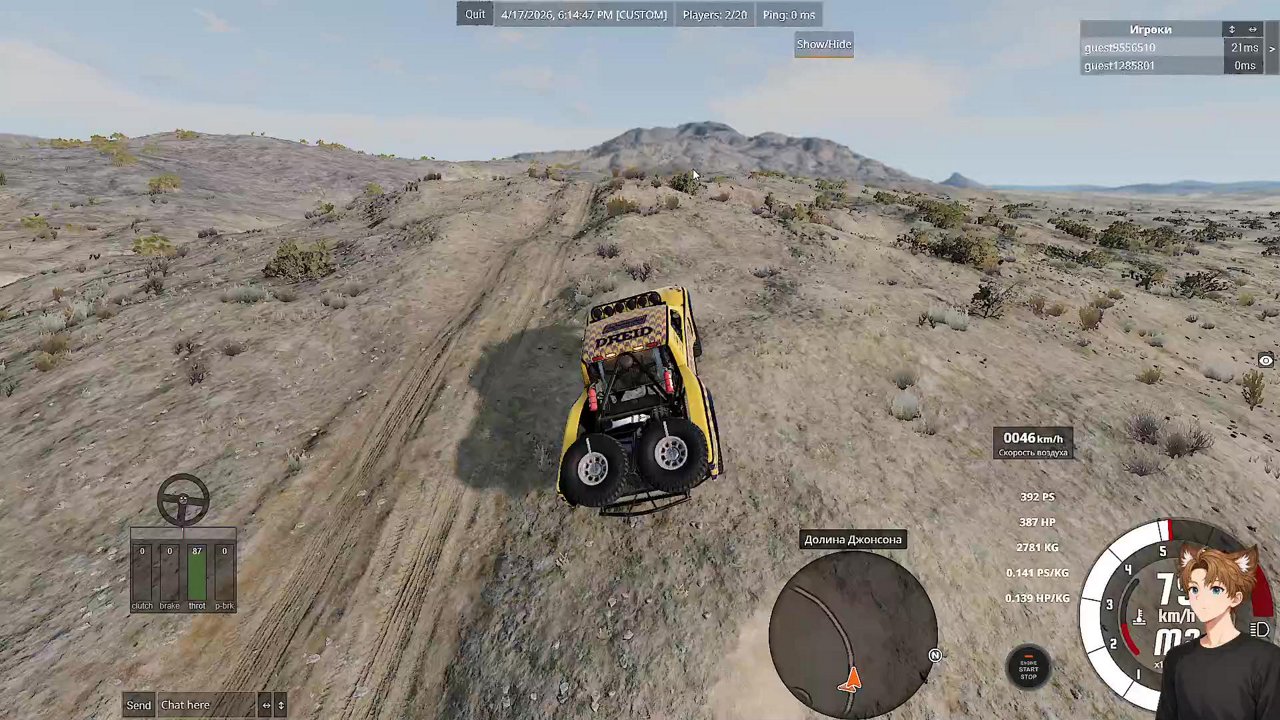This screenshot has width=1280, height=720.
Task: Click the steering wheel indicator icon
Action: click(x=183, y=498)
